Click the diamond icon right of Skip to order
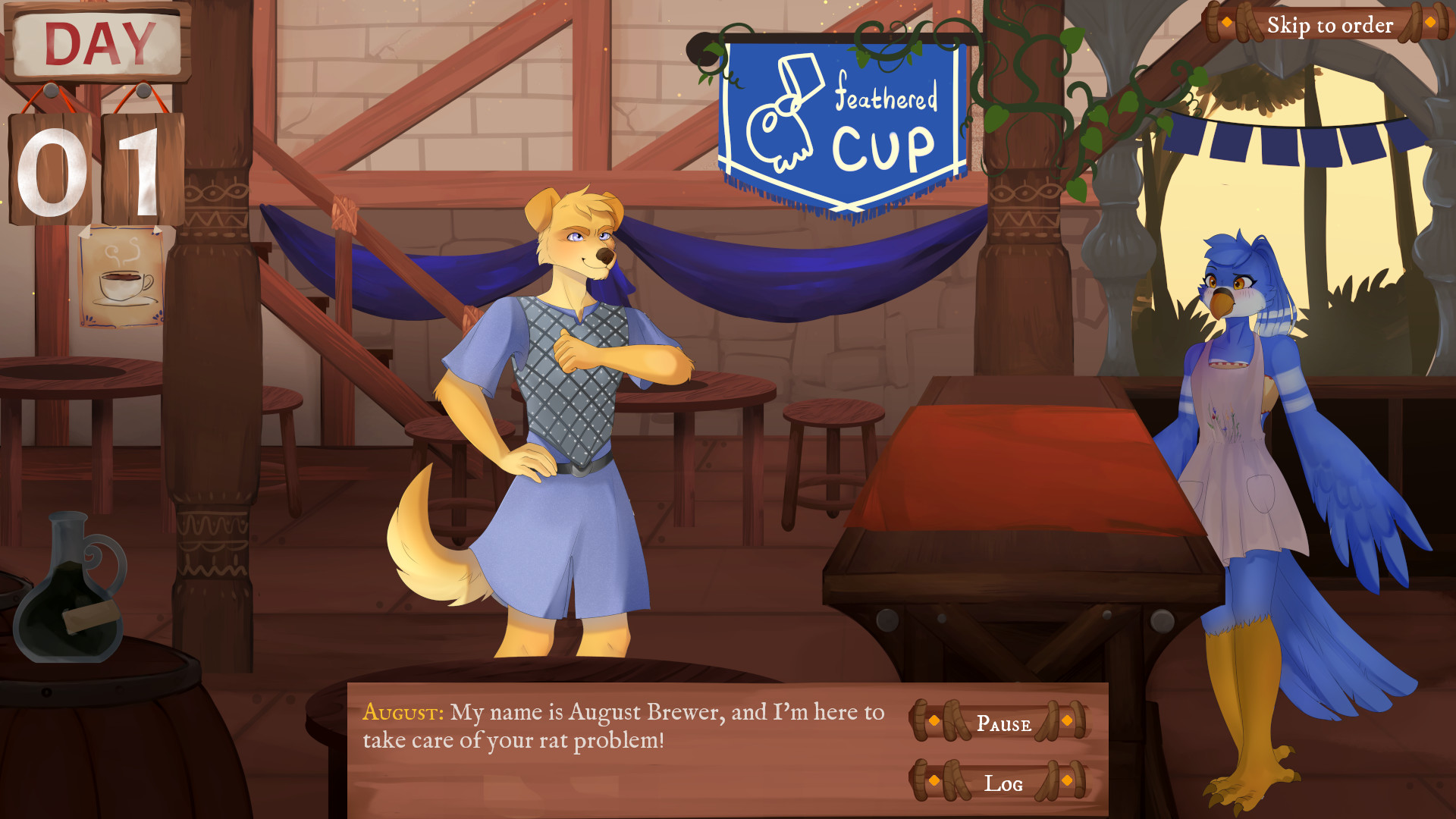This screenshot has width=1456, height=819. pyautogui.click(x=1430, y=23)
